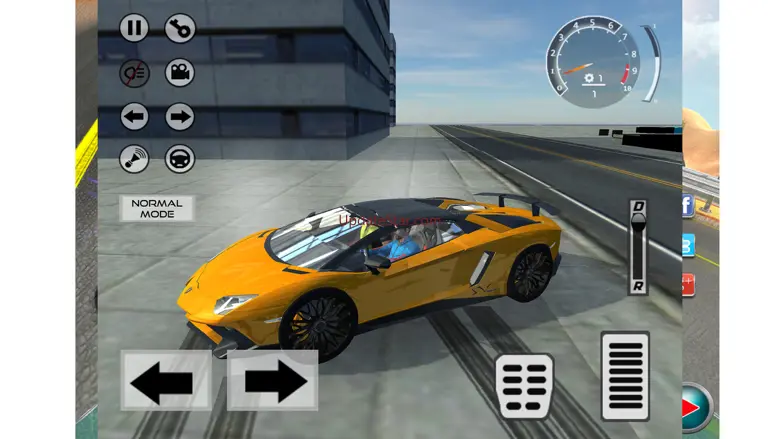Tap the wrench settings icon

coord(179,28)
